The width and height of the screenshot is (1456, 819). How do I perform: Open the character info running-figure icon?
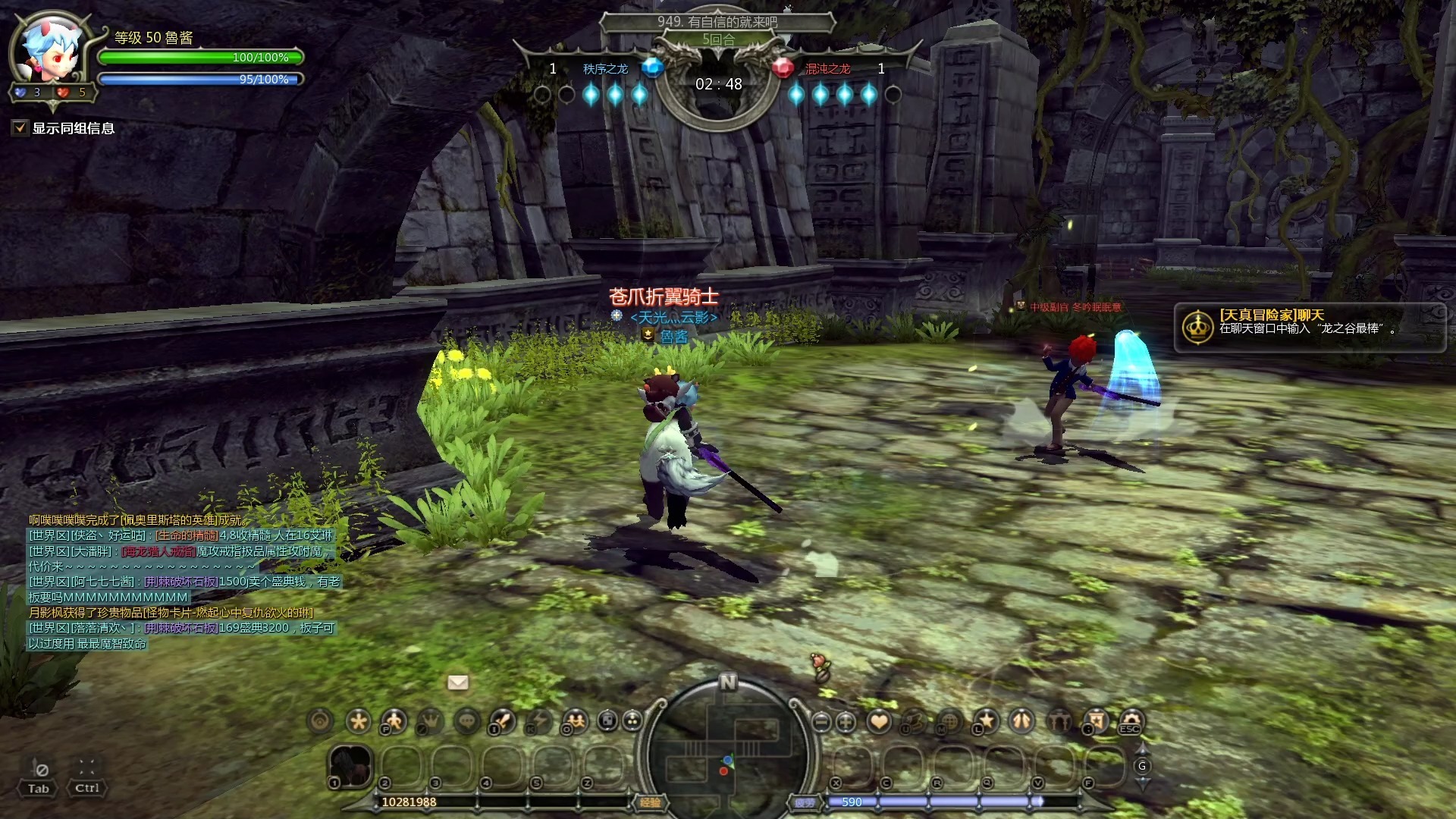pos(394,721)
